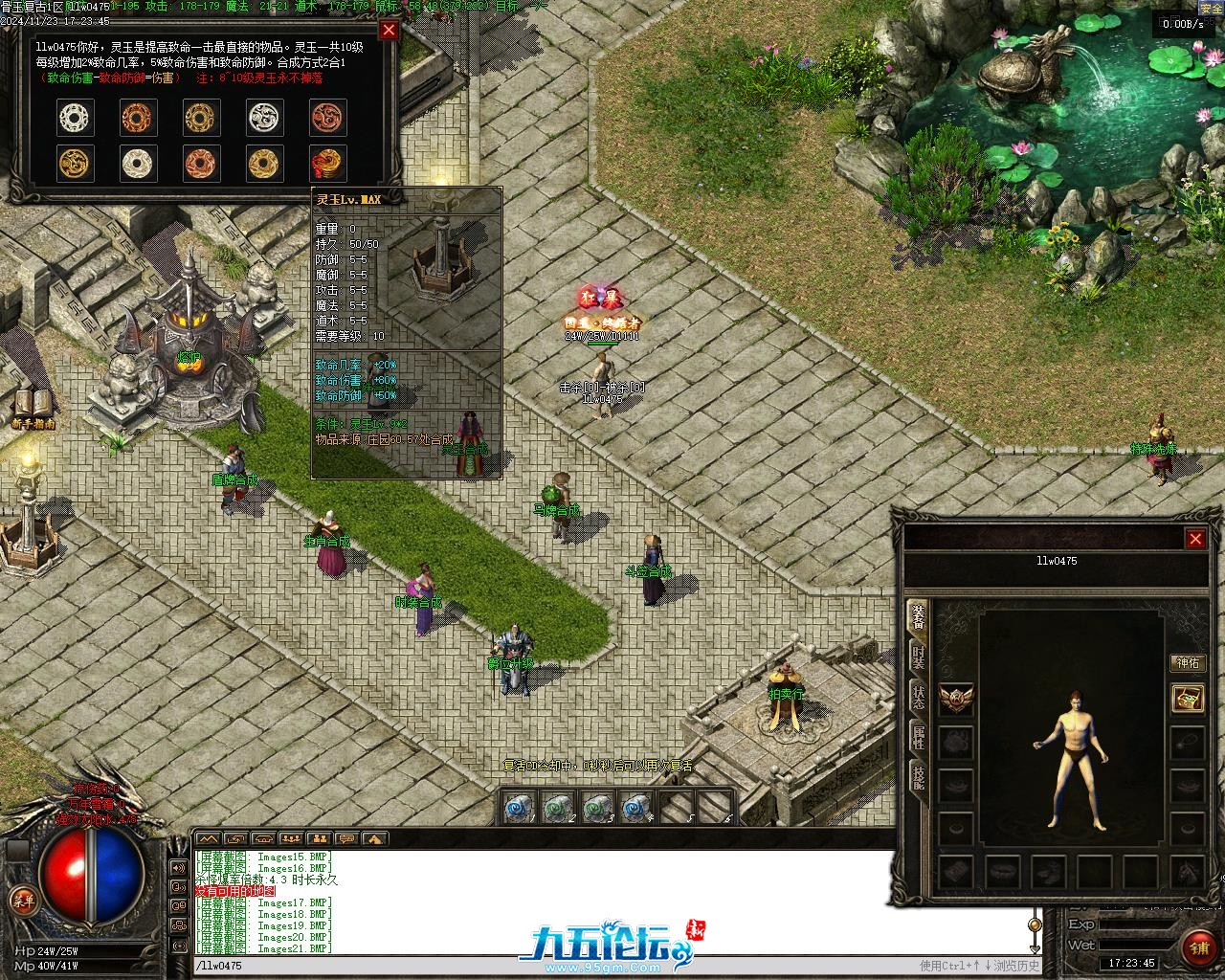
Task: Use the blue scroll in hotbar slot 4
Action: [635, 808]
